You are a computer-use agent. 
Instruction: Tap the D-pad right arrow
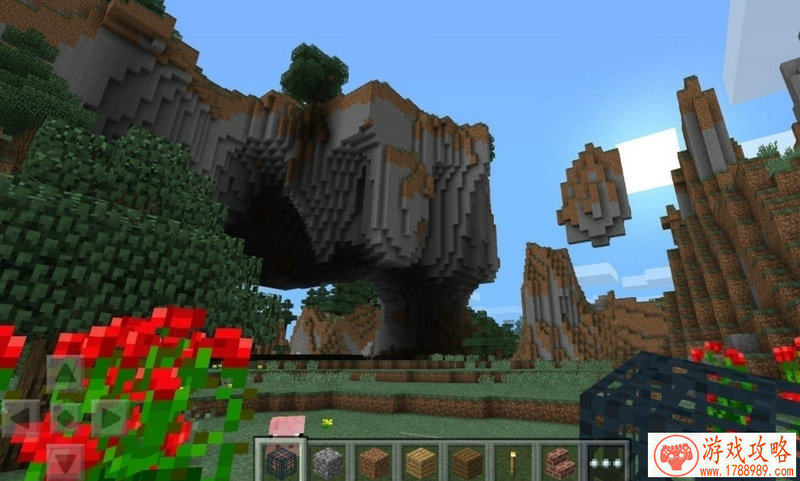point(108,416)
